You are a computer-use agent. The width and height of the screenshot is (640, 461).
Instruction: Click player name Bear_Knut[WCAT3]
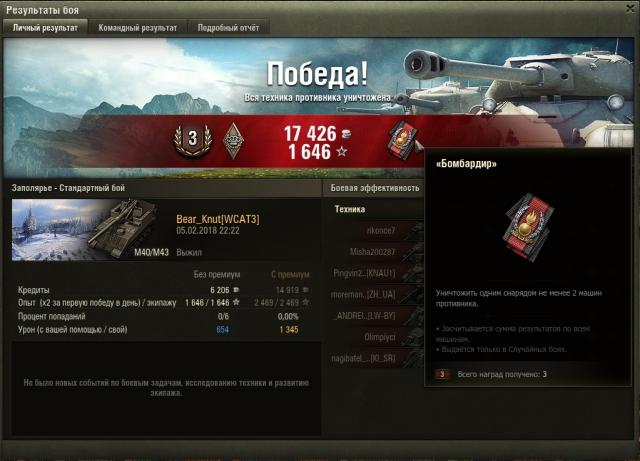217,219
